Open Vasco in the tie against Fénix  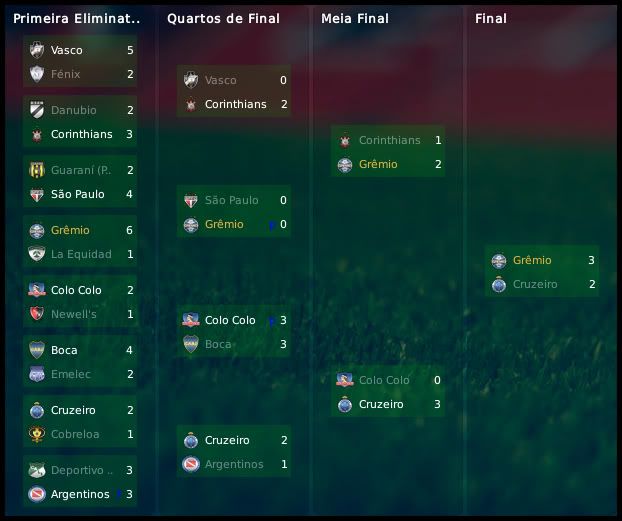[66, 50]
